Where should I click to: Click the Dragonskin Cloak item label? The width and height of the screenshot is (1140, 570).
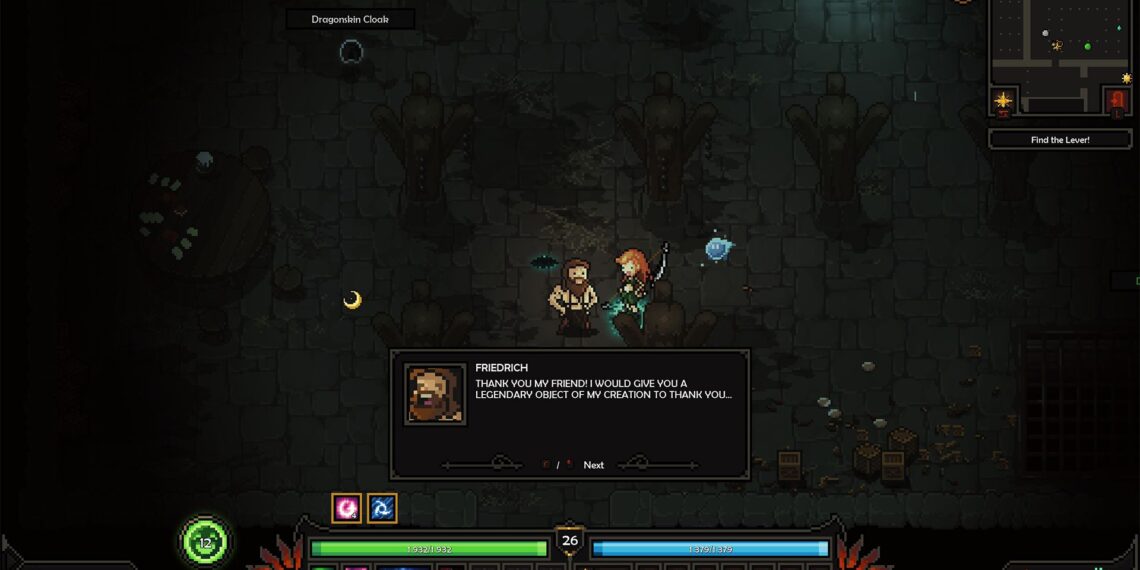350,19
